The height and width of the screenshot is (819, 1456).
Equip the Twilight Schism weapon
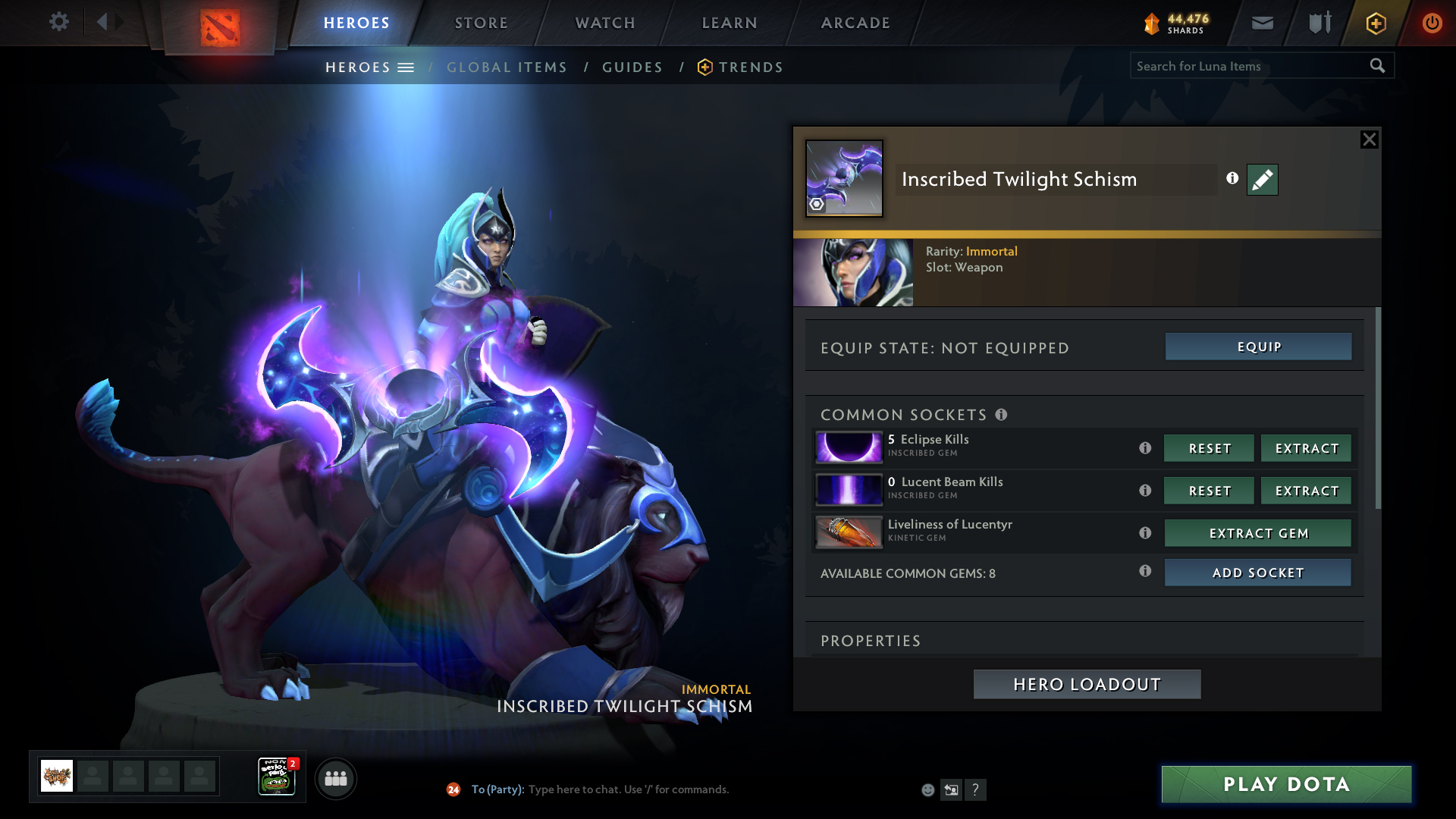[x=1258, y=347]
